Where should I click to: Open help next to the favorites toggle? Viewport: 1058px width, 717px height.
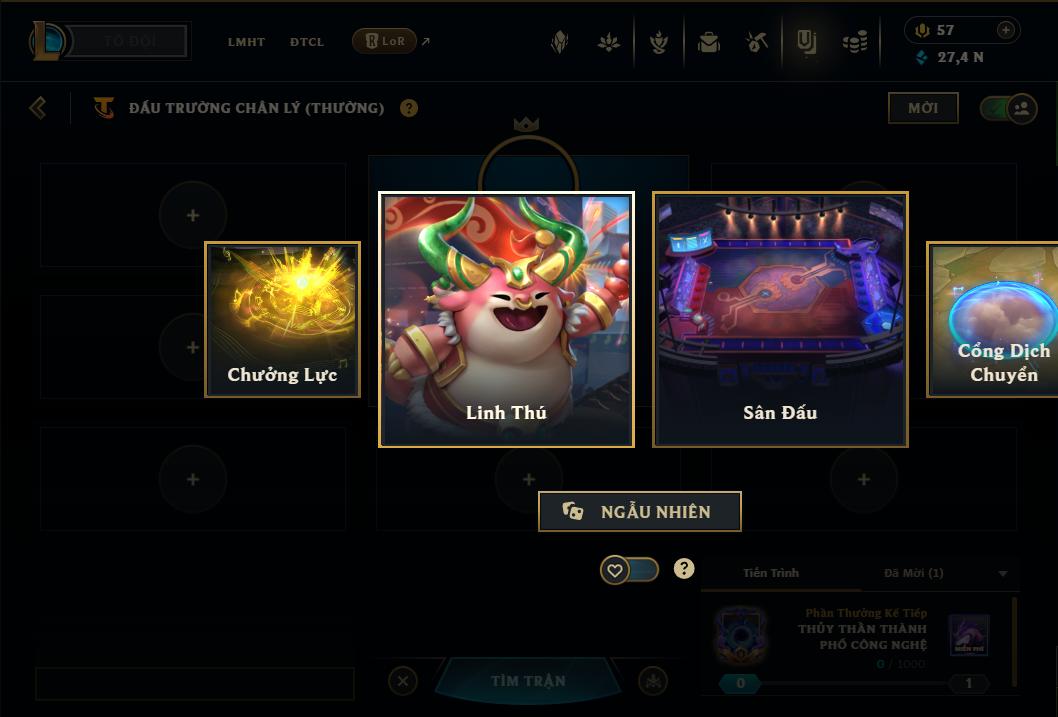[x=684, y=569]
